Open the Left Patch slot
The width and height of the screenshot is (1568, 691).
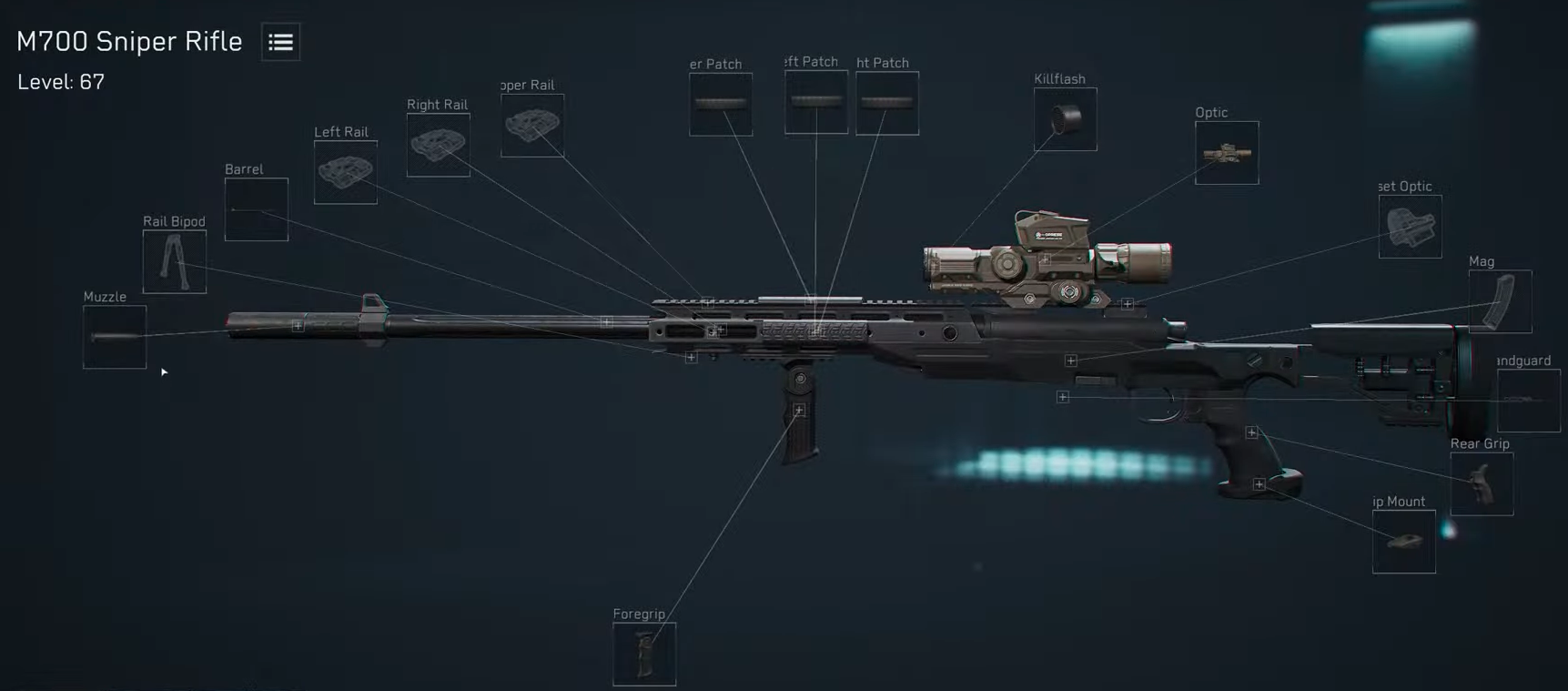814,102
